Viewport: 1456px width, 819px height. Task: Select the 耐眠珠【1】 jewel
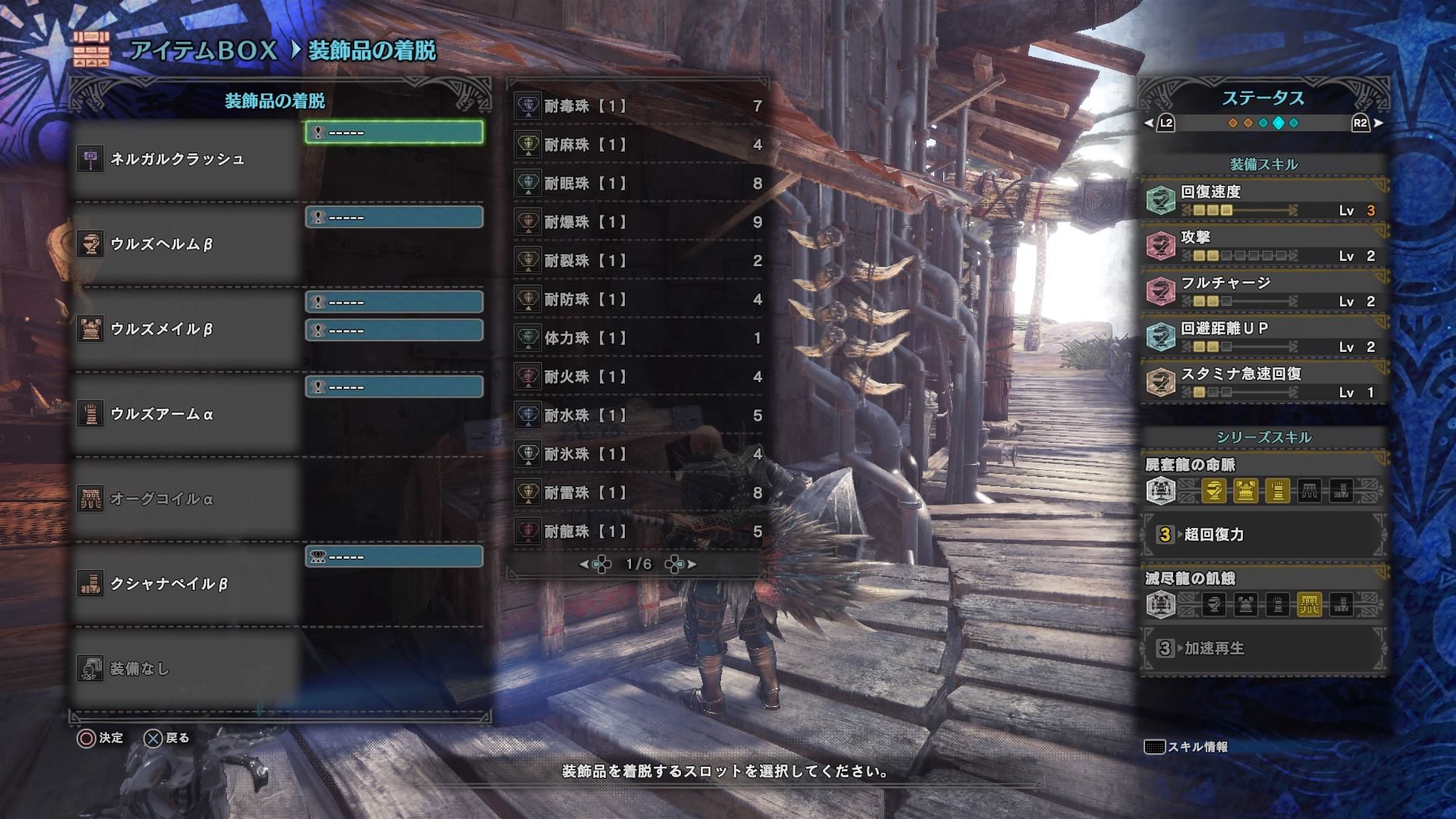(637, 184)
